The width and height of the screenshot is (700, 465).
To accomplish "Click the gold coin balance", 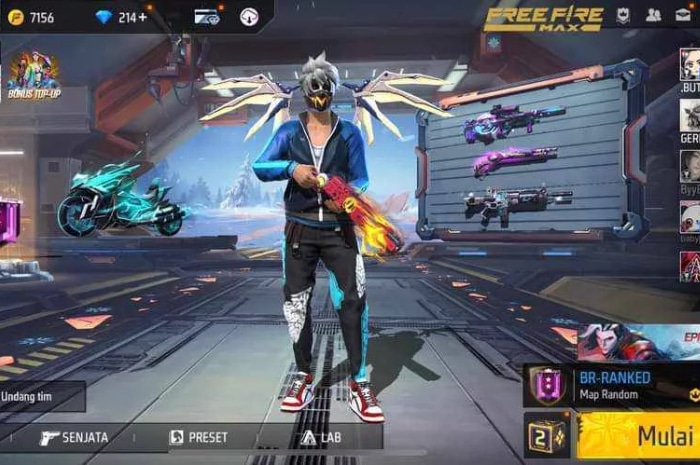I will pos(32,17).
